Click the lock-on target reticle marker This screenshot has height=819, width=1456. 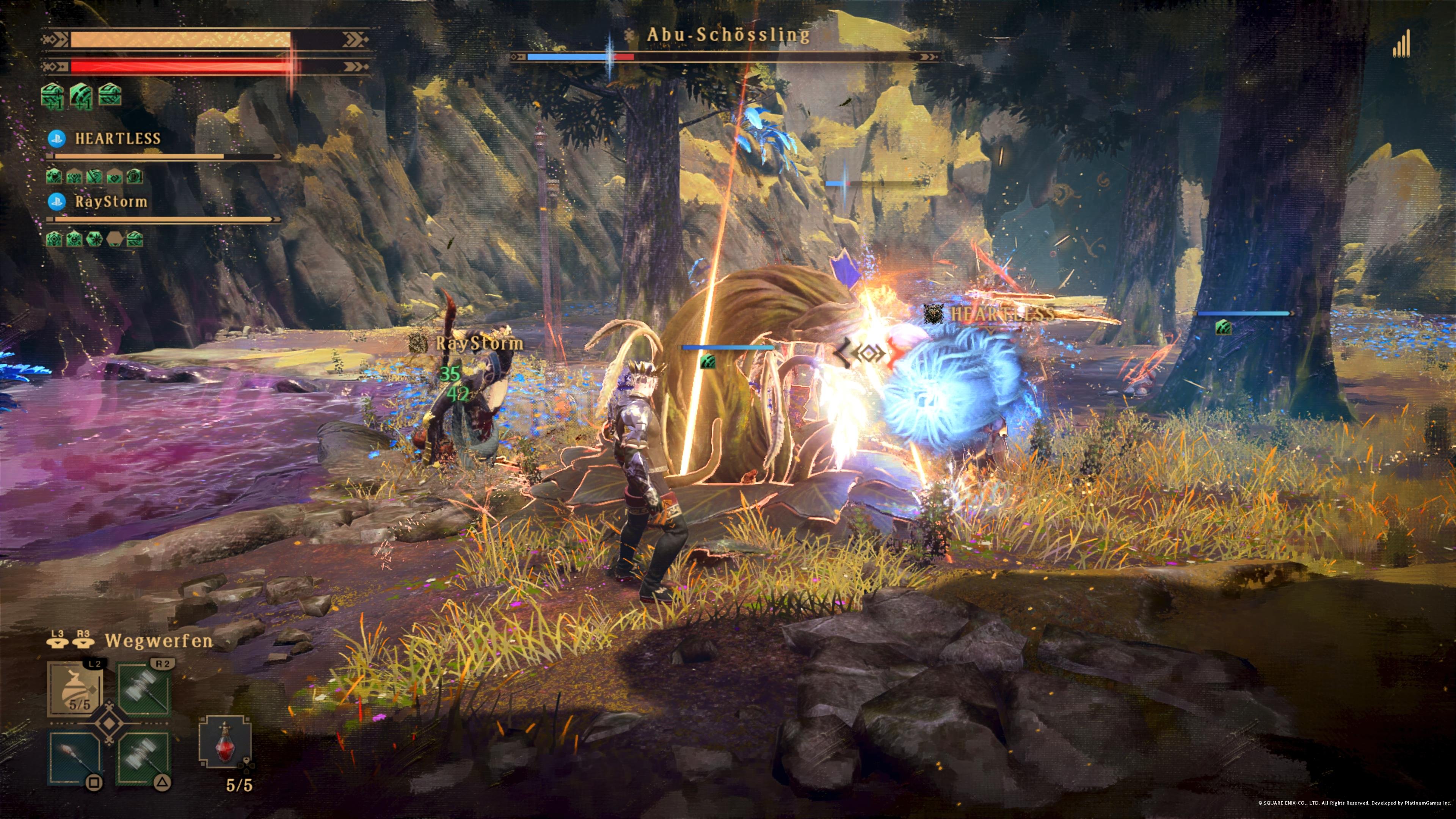tap(865, 354)
